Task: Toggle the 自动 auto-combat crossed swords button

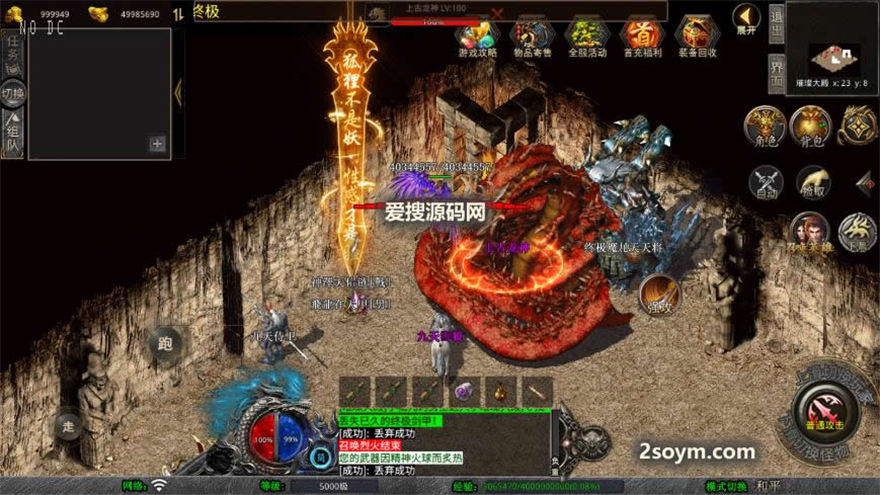Action: point(768,182)
